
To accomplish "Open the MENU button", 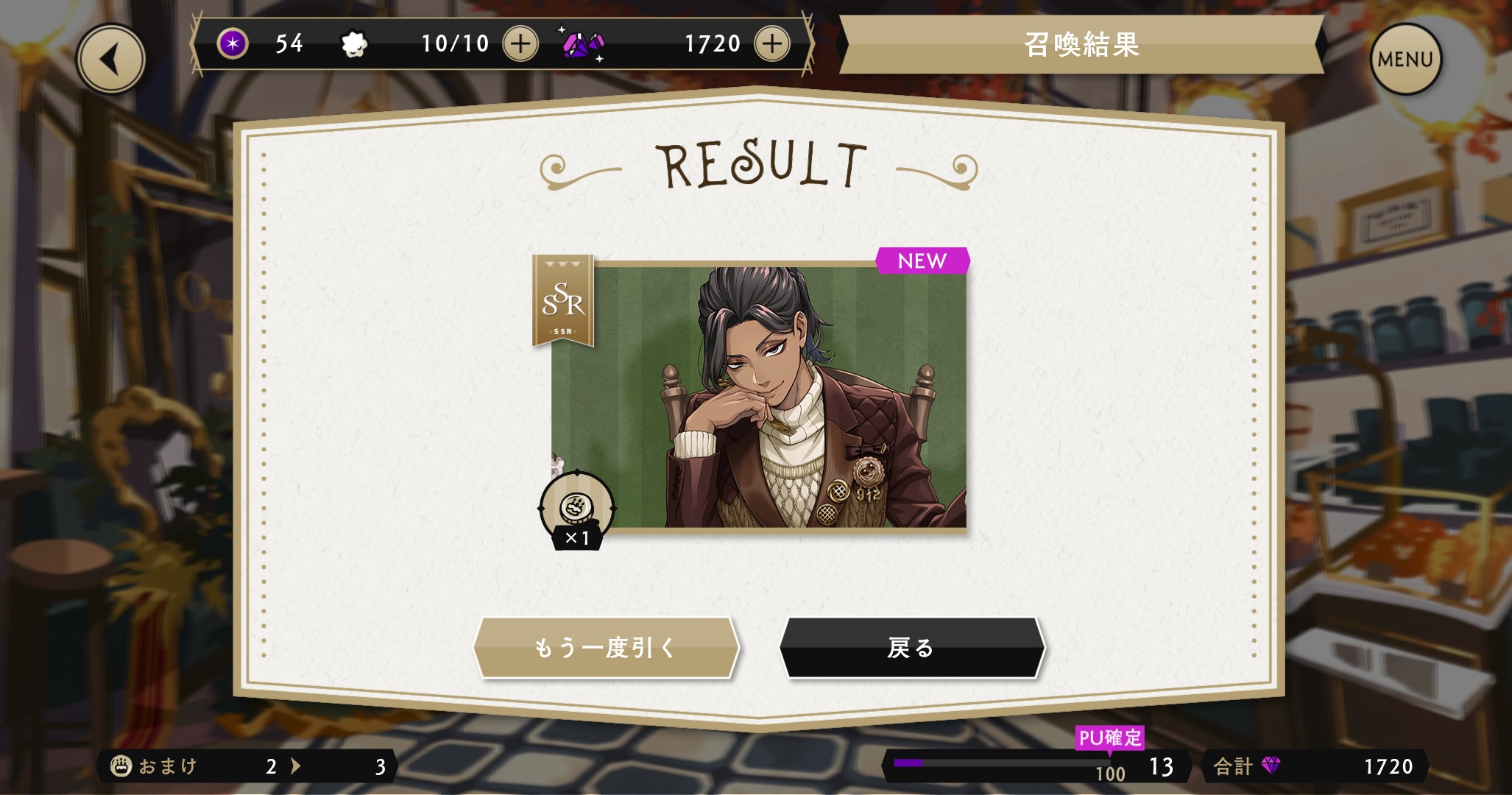I will 1405,60.
